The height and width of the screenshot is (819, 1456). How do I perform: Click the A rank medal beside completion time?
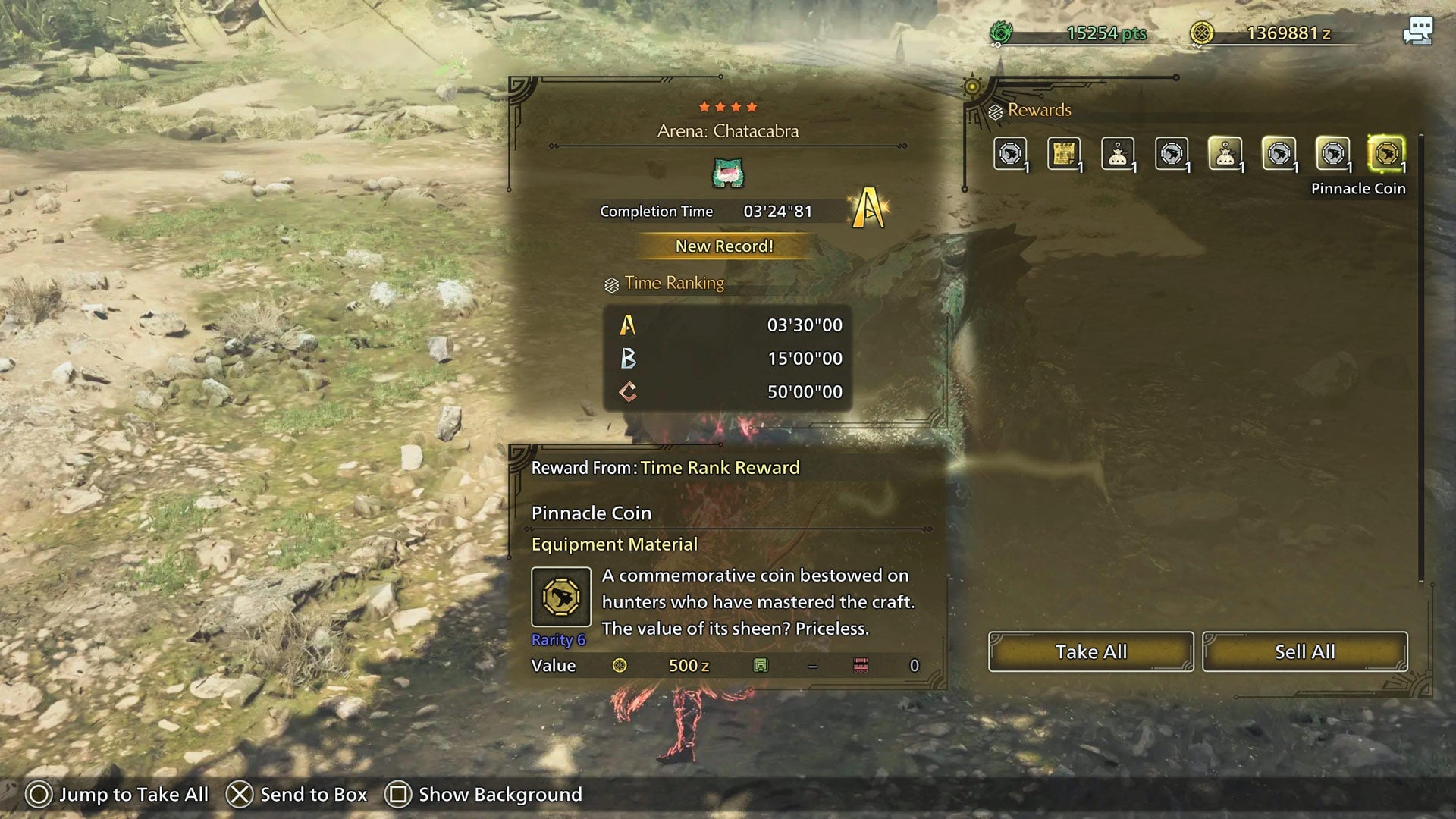point(871,206)
